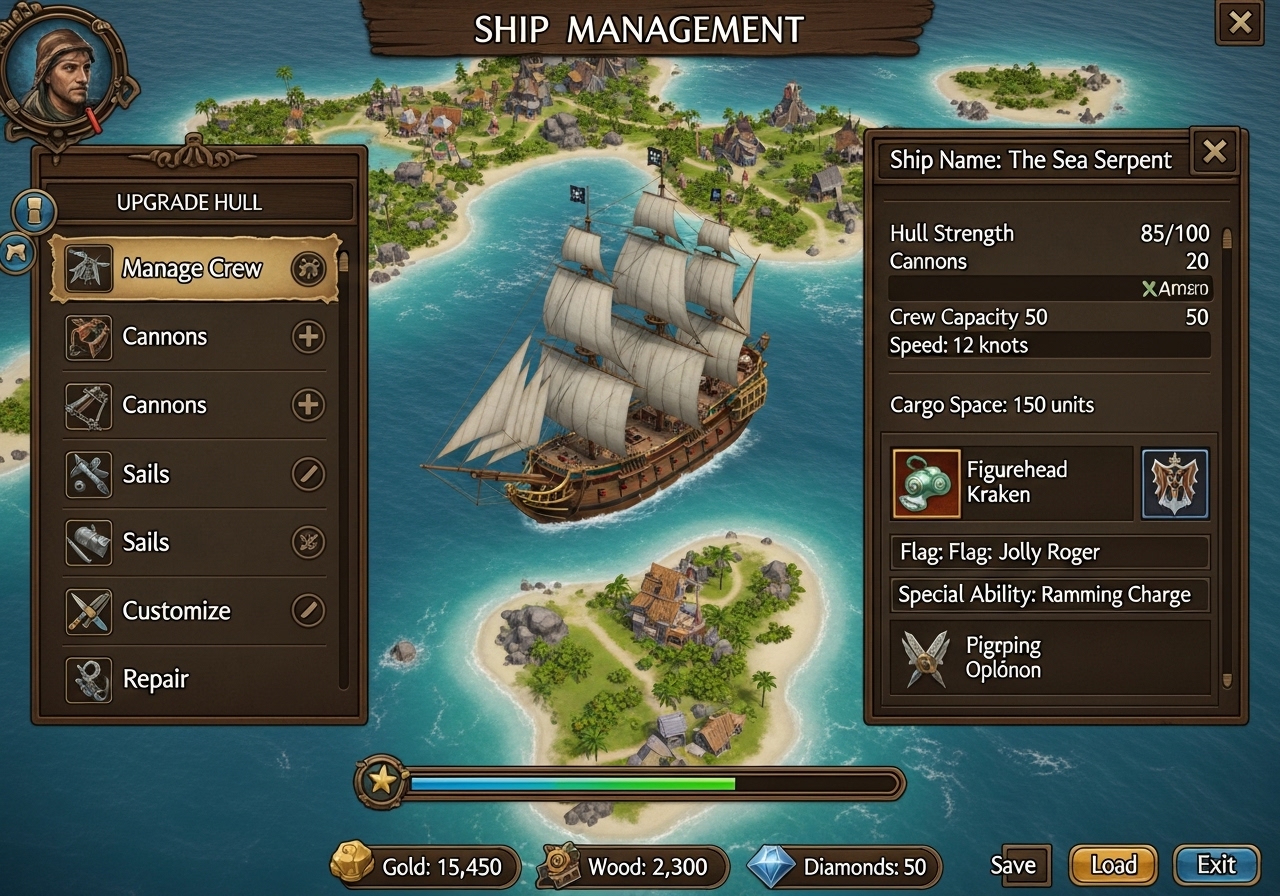1280x896 pixels.
Task: Expand the second Cannons upgrade with plus icon
Action: pos(306,405)
